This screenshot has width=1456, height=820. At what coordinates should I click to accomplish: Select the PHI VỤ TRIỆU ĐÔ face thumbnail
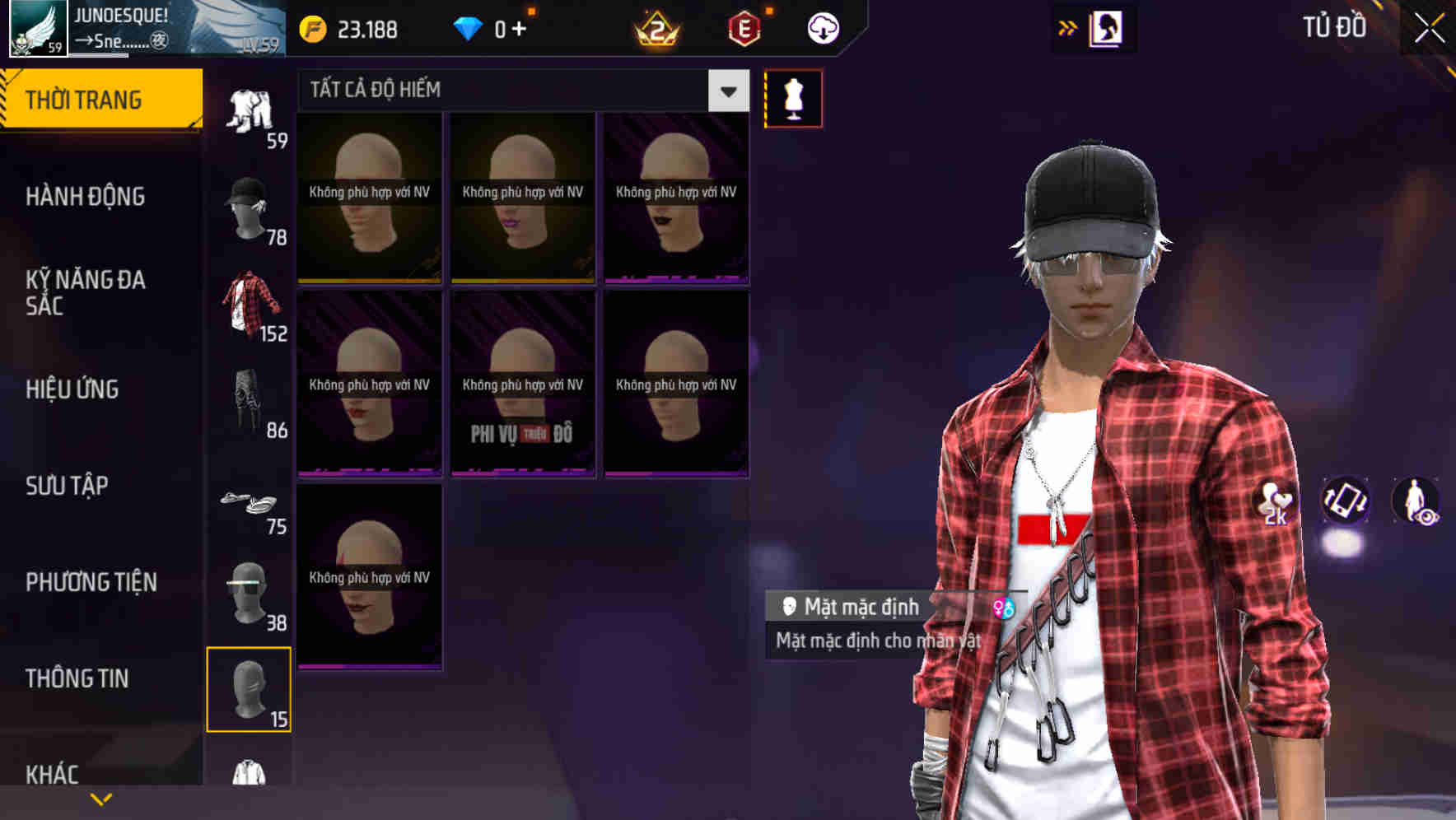click(522, 383)
